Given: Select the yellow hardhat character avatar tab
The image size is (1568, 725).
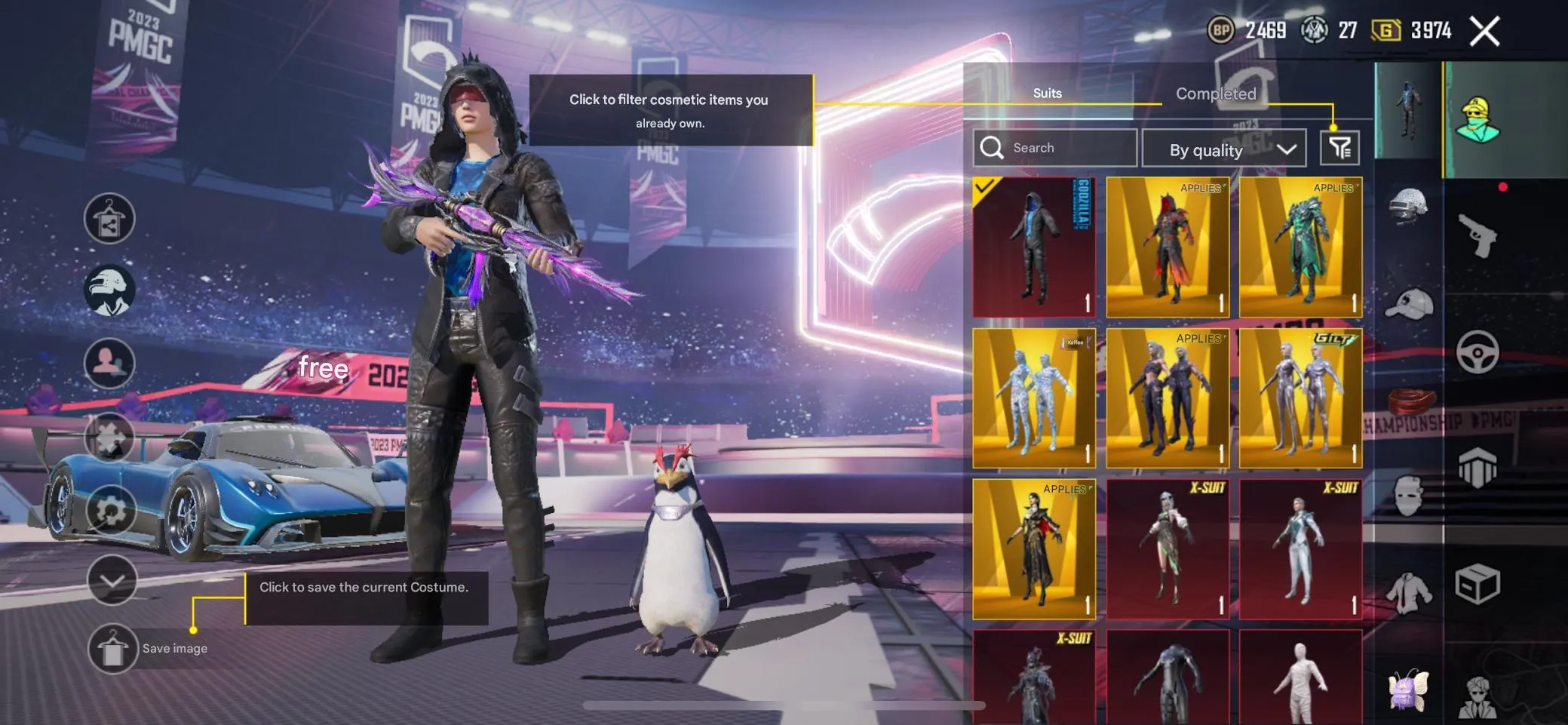Looking at the screenshot, I should [x=1478, y=121].
